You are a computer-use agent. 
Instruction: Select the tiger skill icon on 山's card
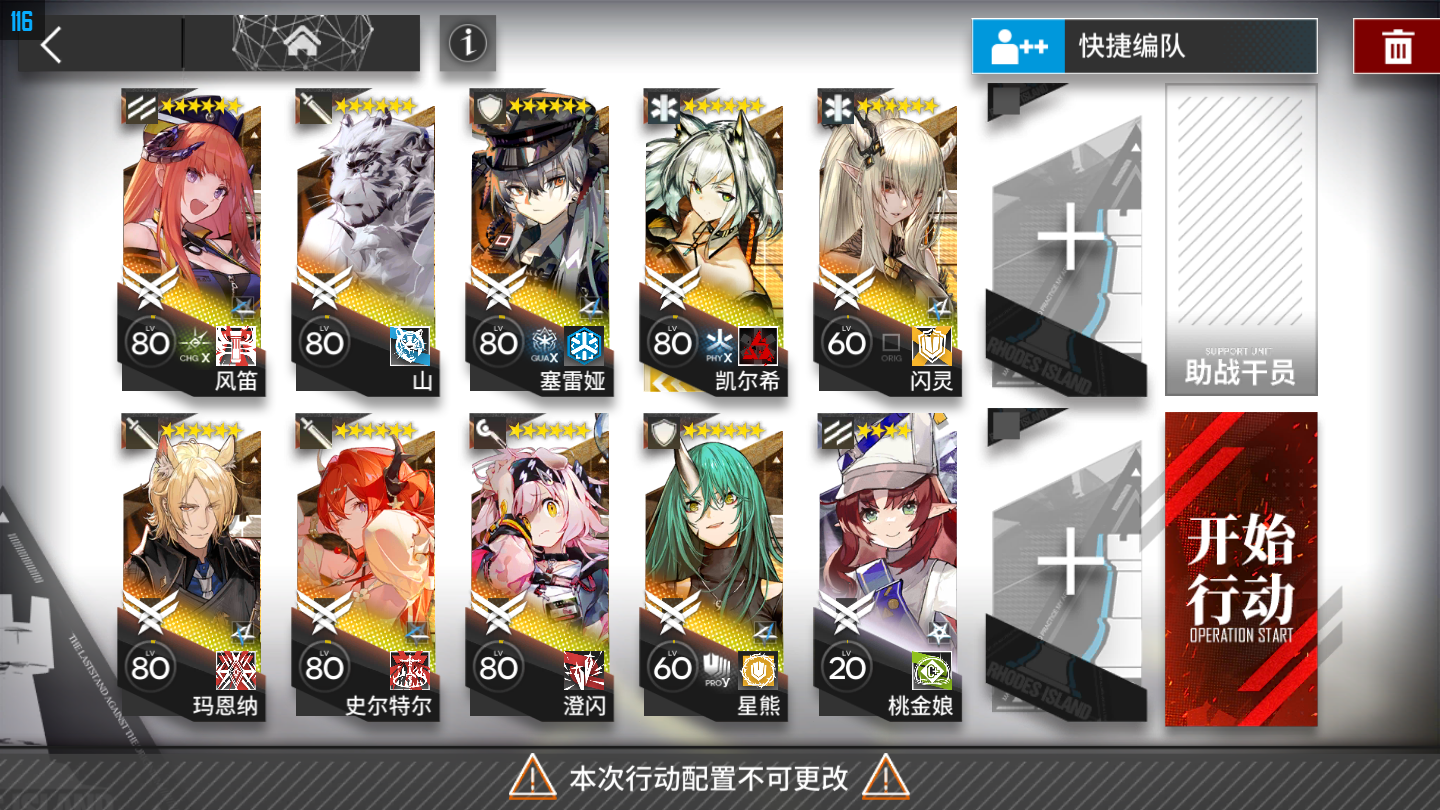coord(411,345)
